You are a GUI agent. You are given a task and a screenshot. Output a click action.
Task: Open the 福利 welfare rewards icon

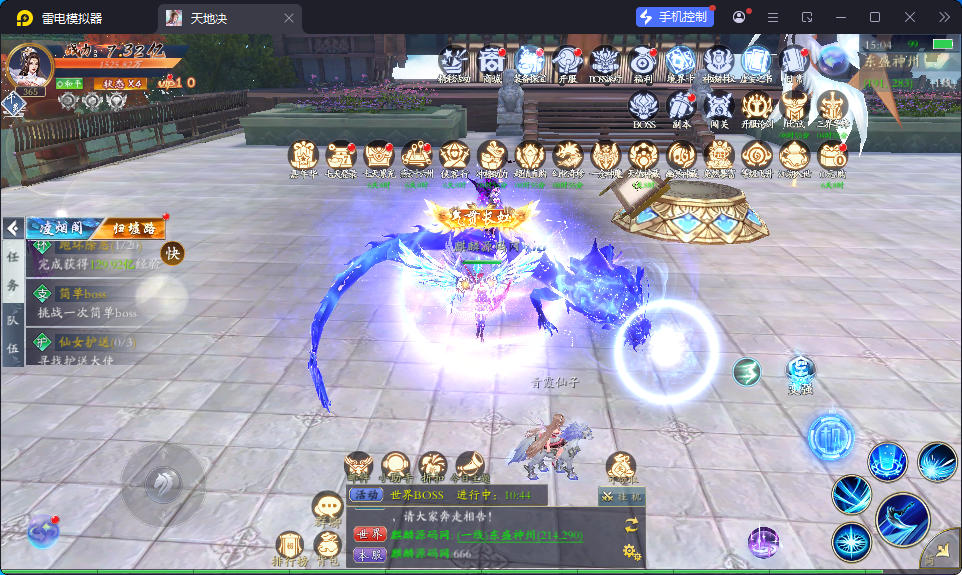[x=644, y=62]
